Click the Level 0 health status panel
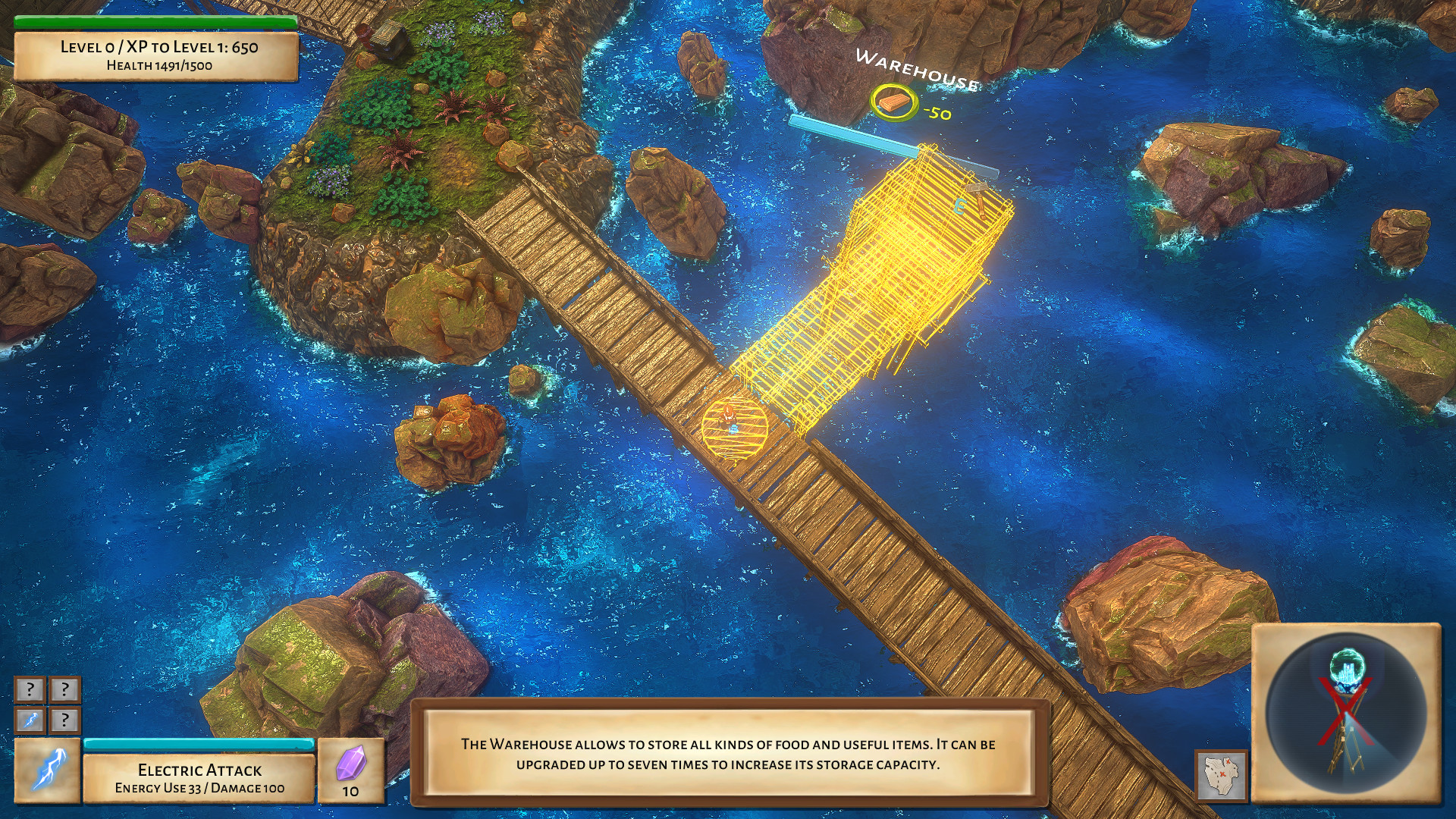1456x819 pixels. point(155,57)
